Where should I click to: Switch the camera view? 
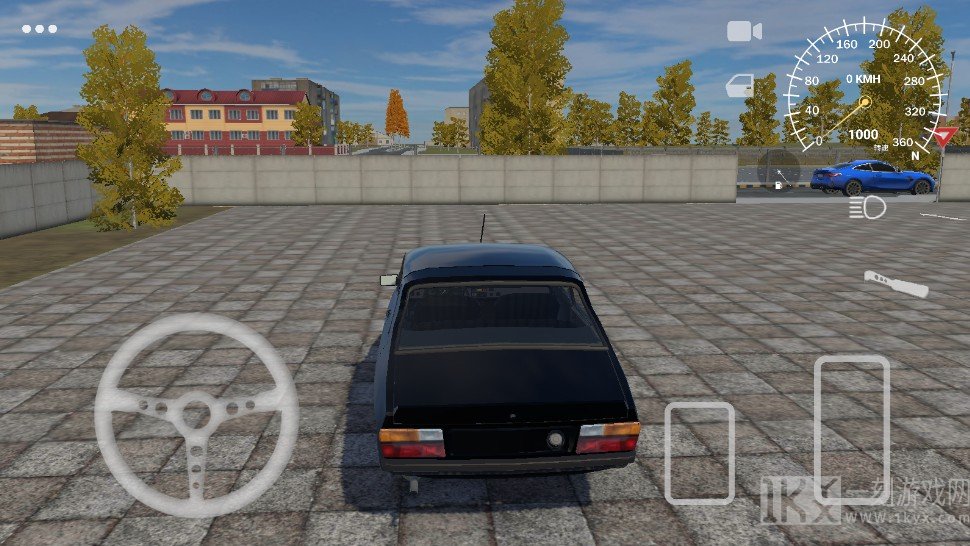click(744, 31)
